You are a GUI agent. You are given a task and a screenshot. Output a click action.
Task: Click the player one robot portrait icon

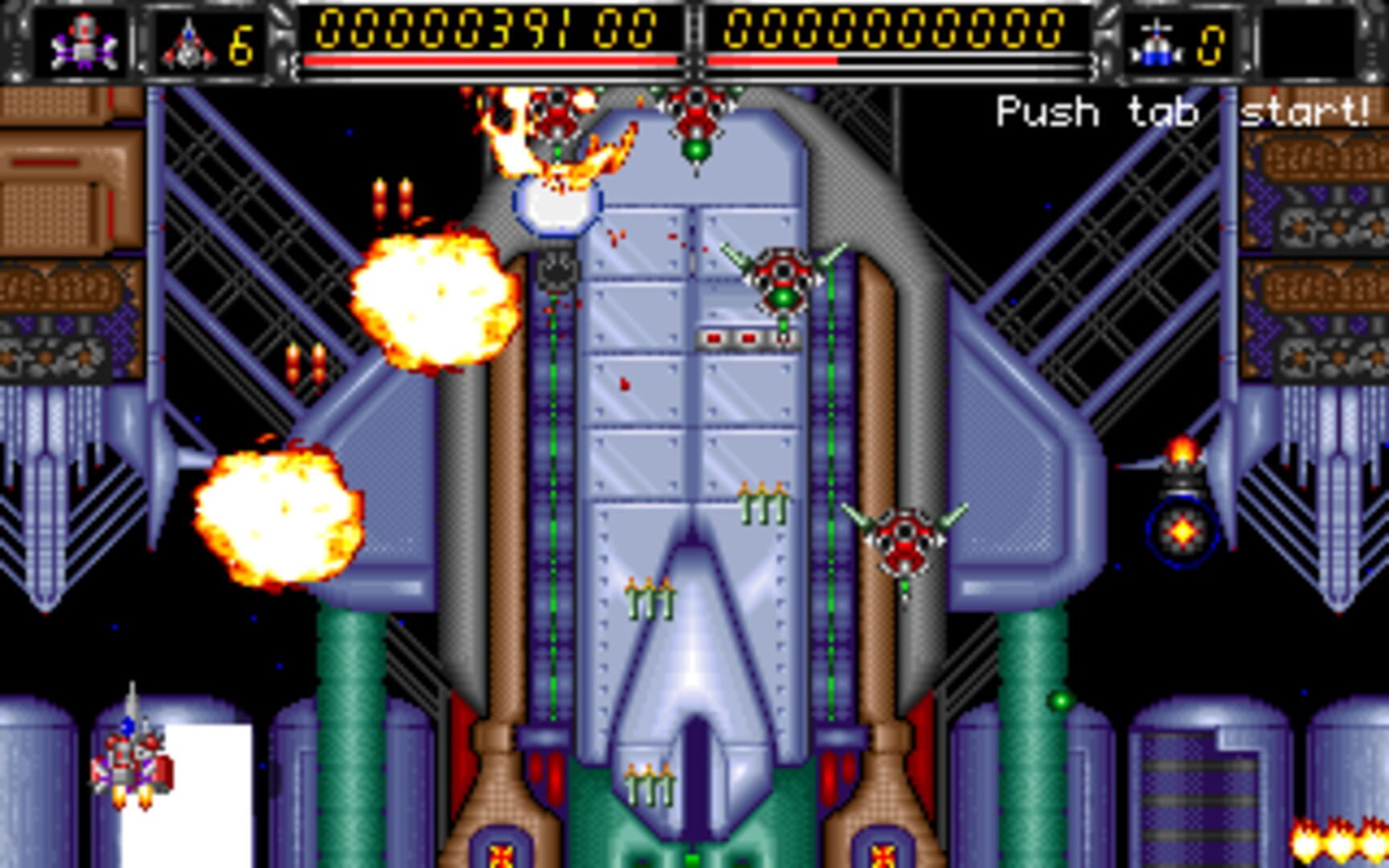click(84, 42)
